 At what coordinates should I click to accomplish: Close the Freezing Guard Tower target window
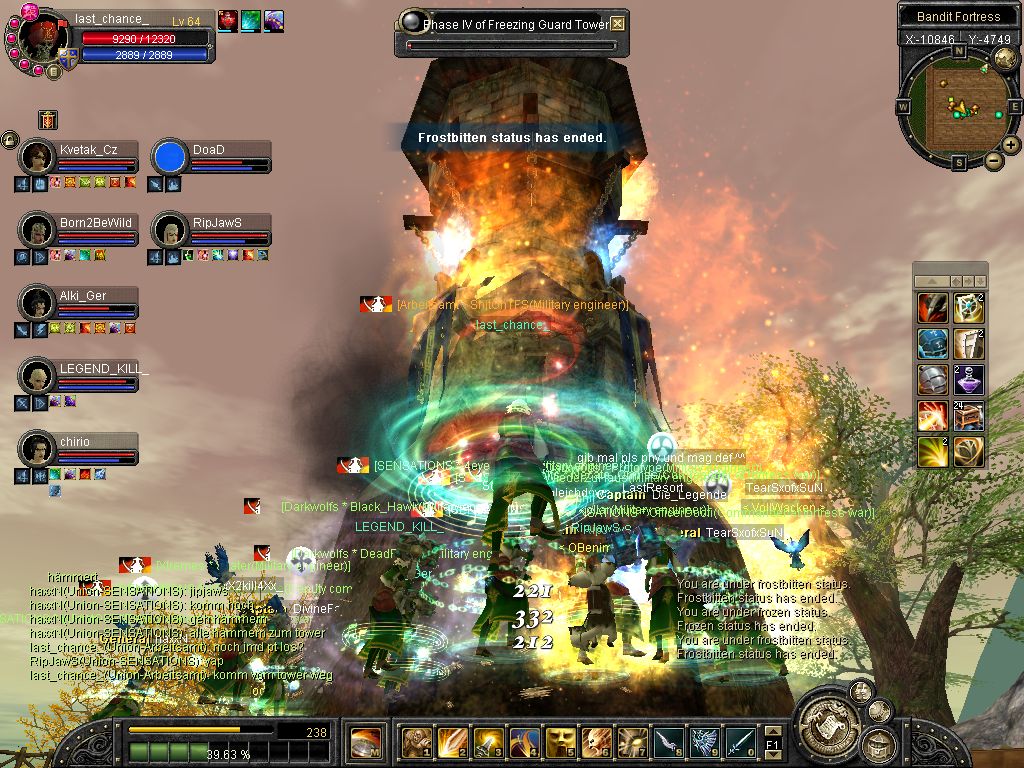point(618,23)
